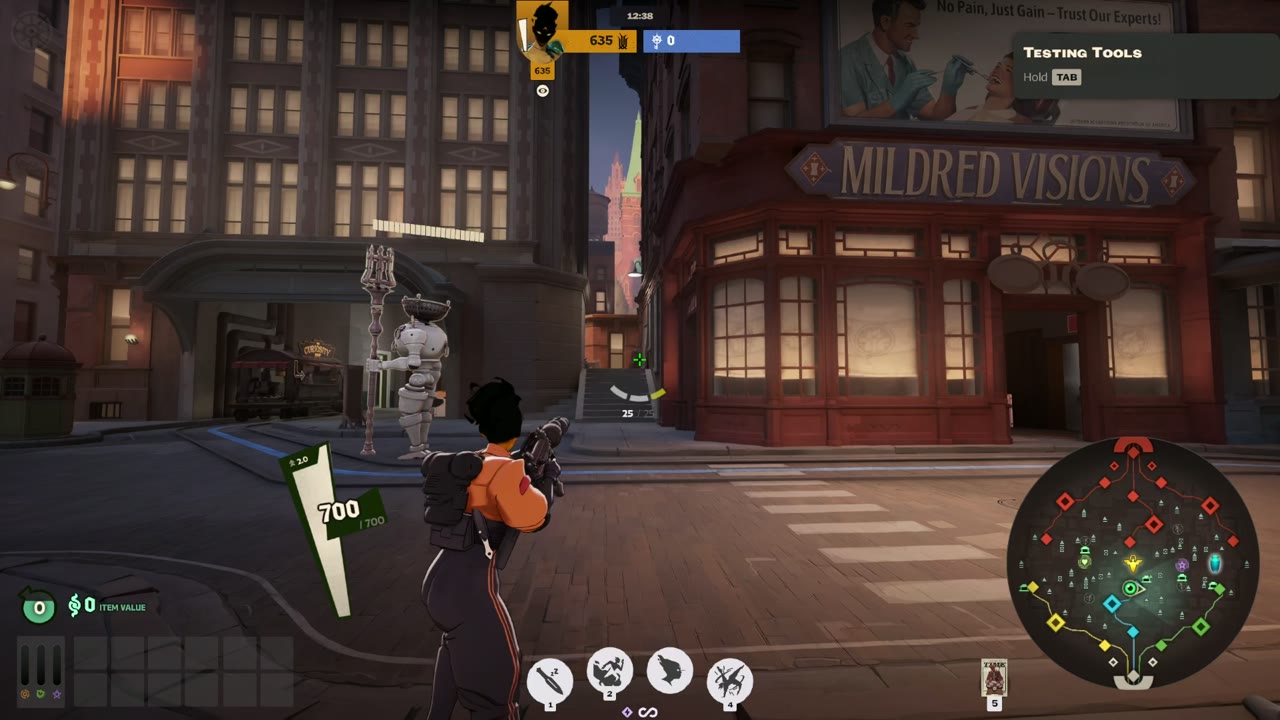Use the Time magazine item in slot 5
Viewport: 1280px width, 720px height.
pos(994,678)
